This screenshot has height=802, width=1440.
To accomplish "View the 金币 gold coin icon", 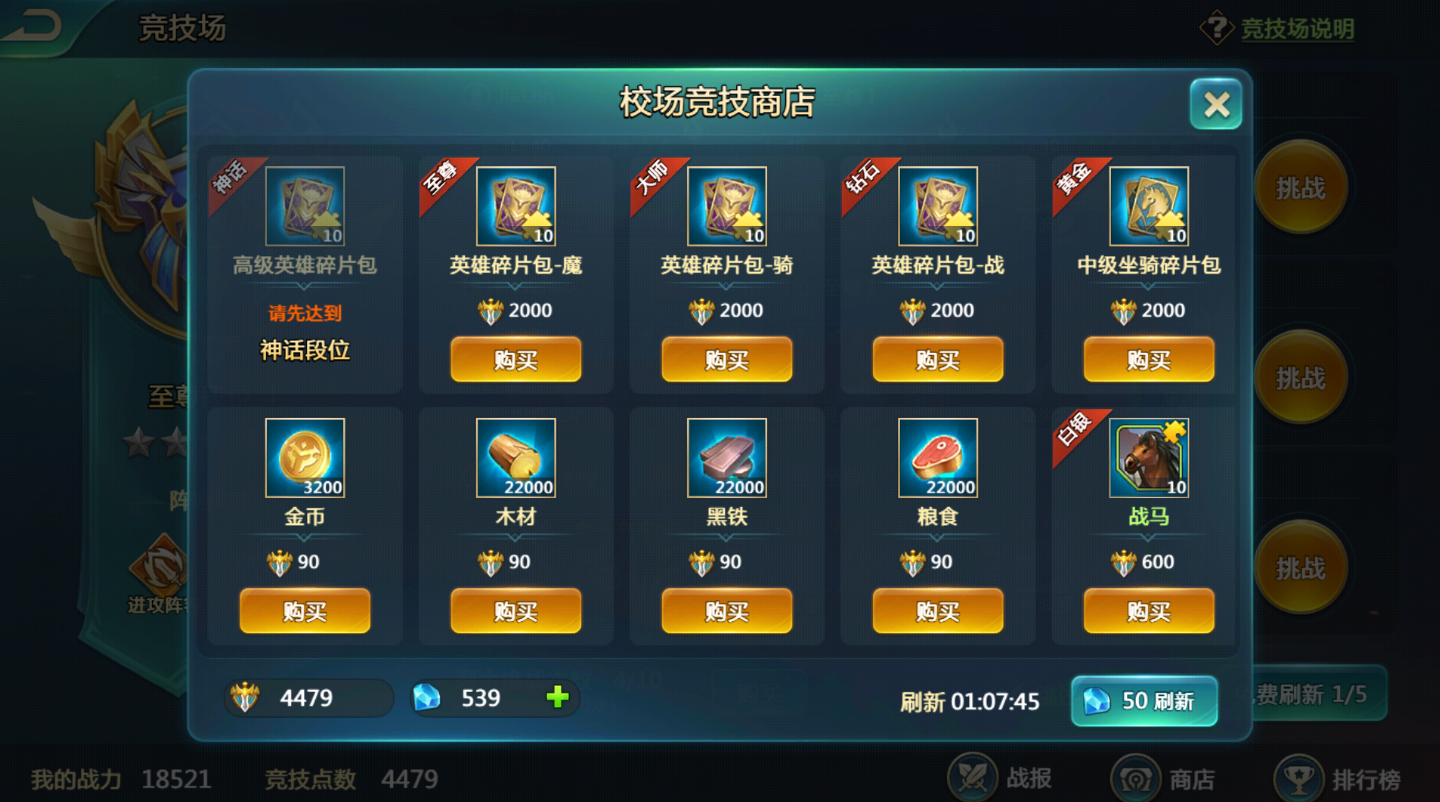I will (305, 458).
